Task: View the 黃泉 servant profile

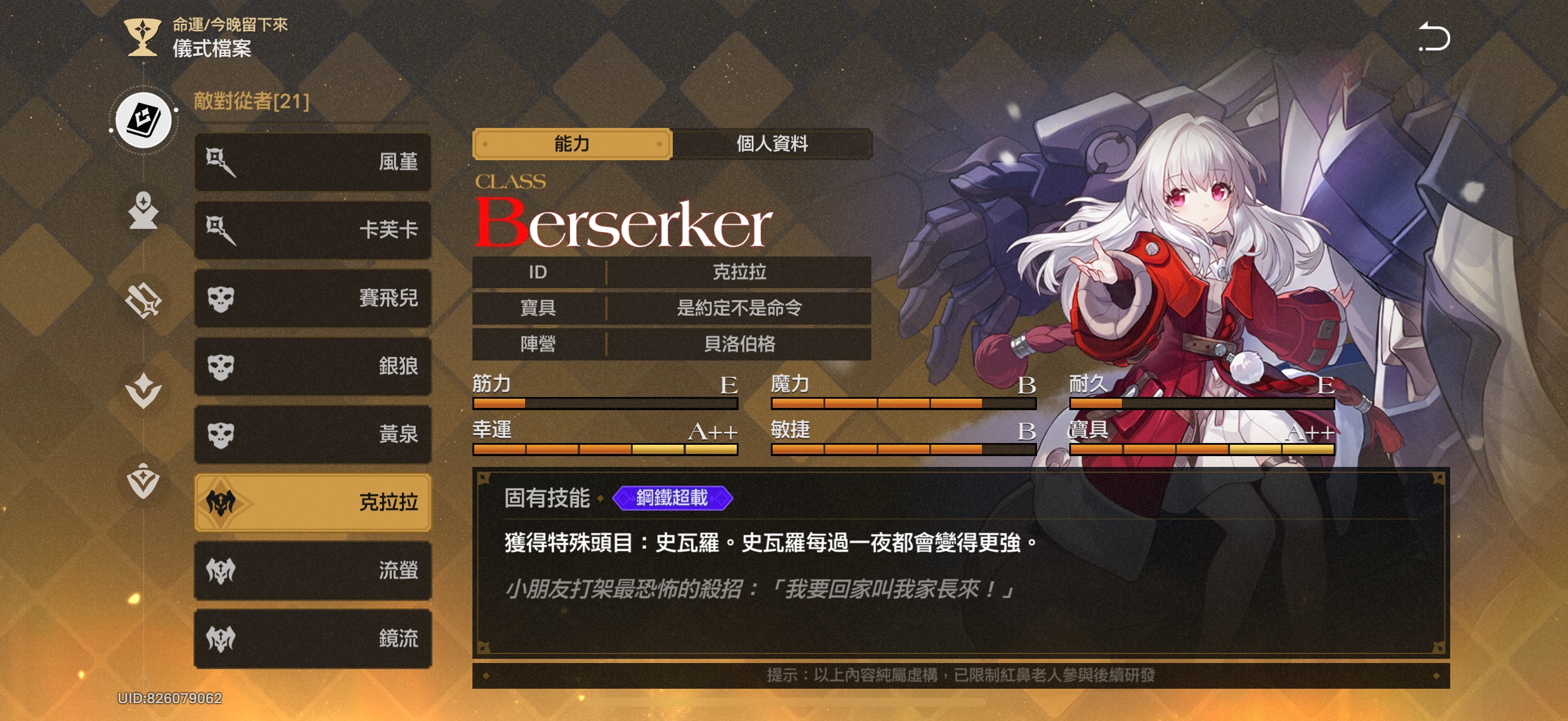Action: coord(312,435)
